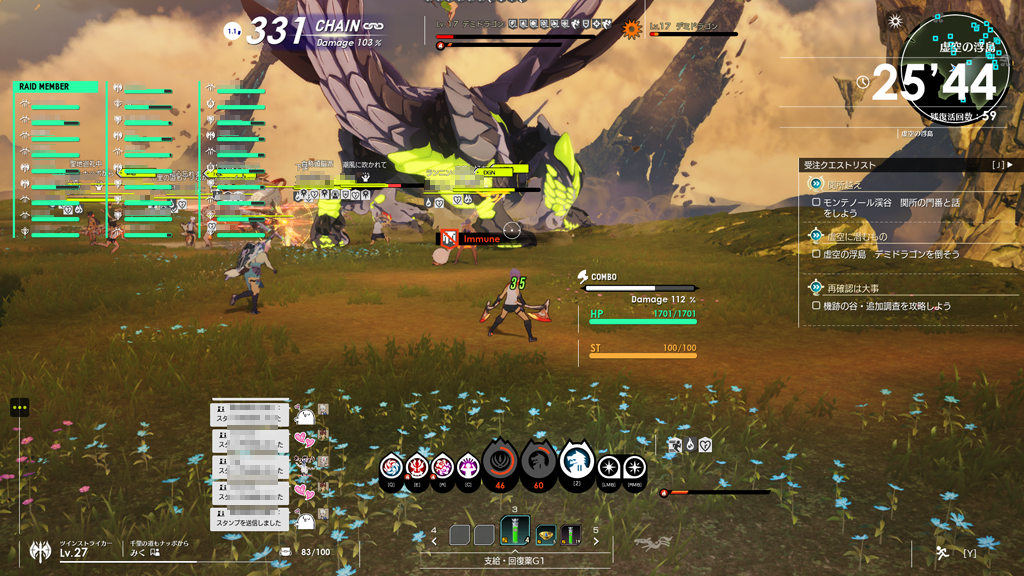Open the chat menu with three yellow dots
Viewport: 1024px width, 576px height.
[19, 407]
